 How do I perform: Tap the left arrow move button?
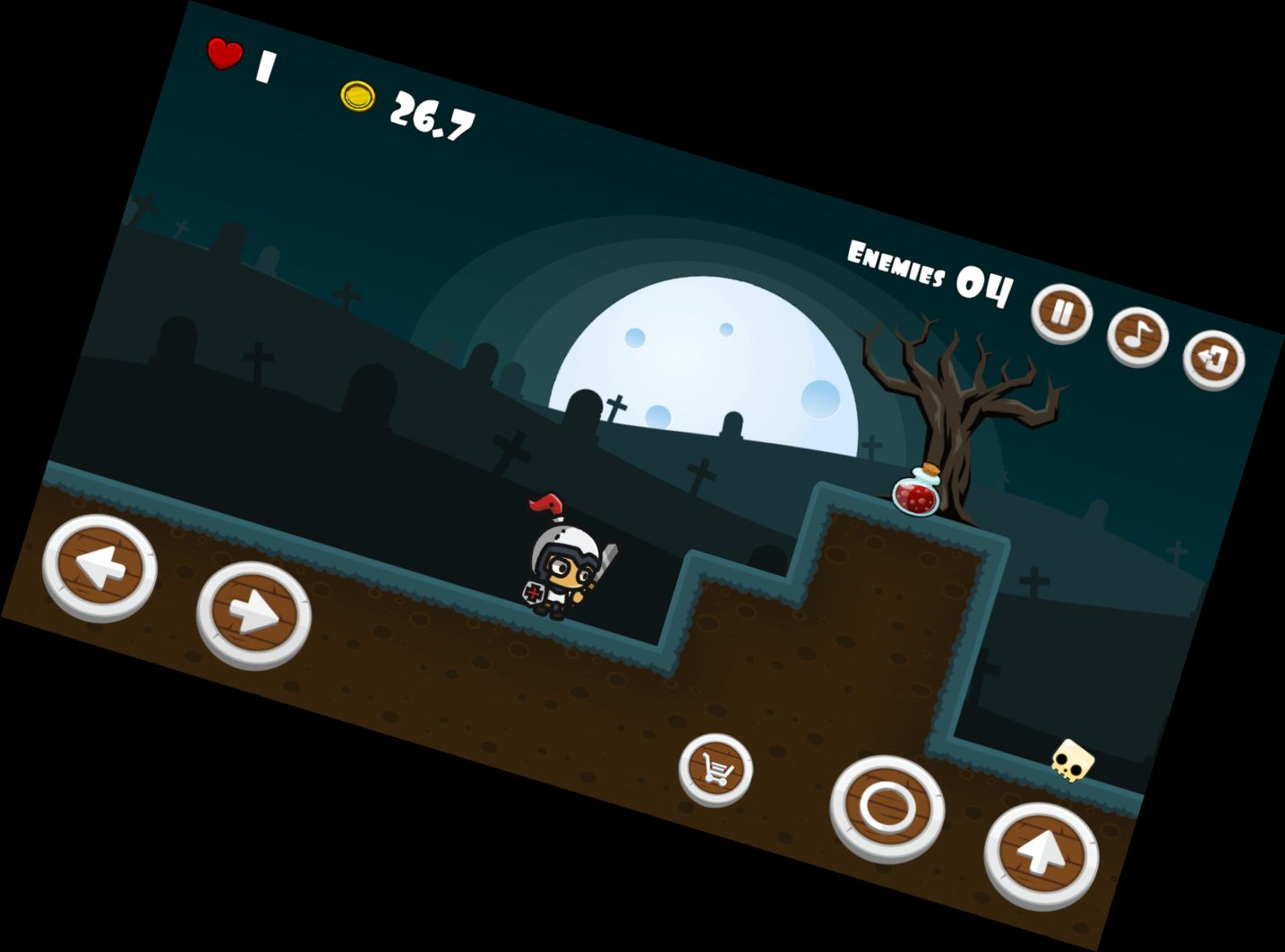[99, 566]
